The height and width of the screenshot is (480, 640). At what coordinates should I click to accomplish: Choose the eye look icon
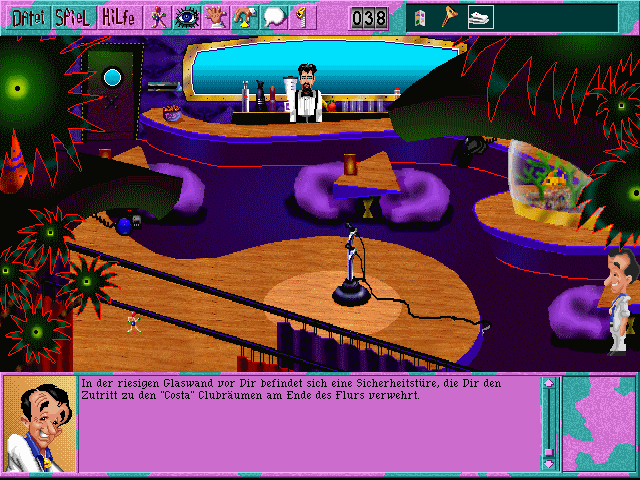pos(187,17)
